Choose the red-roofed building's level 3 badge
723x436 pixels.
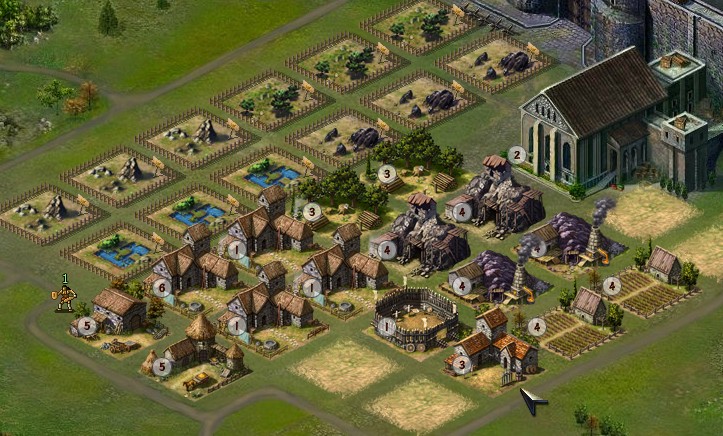point(460,364)
